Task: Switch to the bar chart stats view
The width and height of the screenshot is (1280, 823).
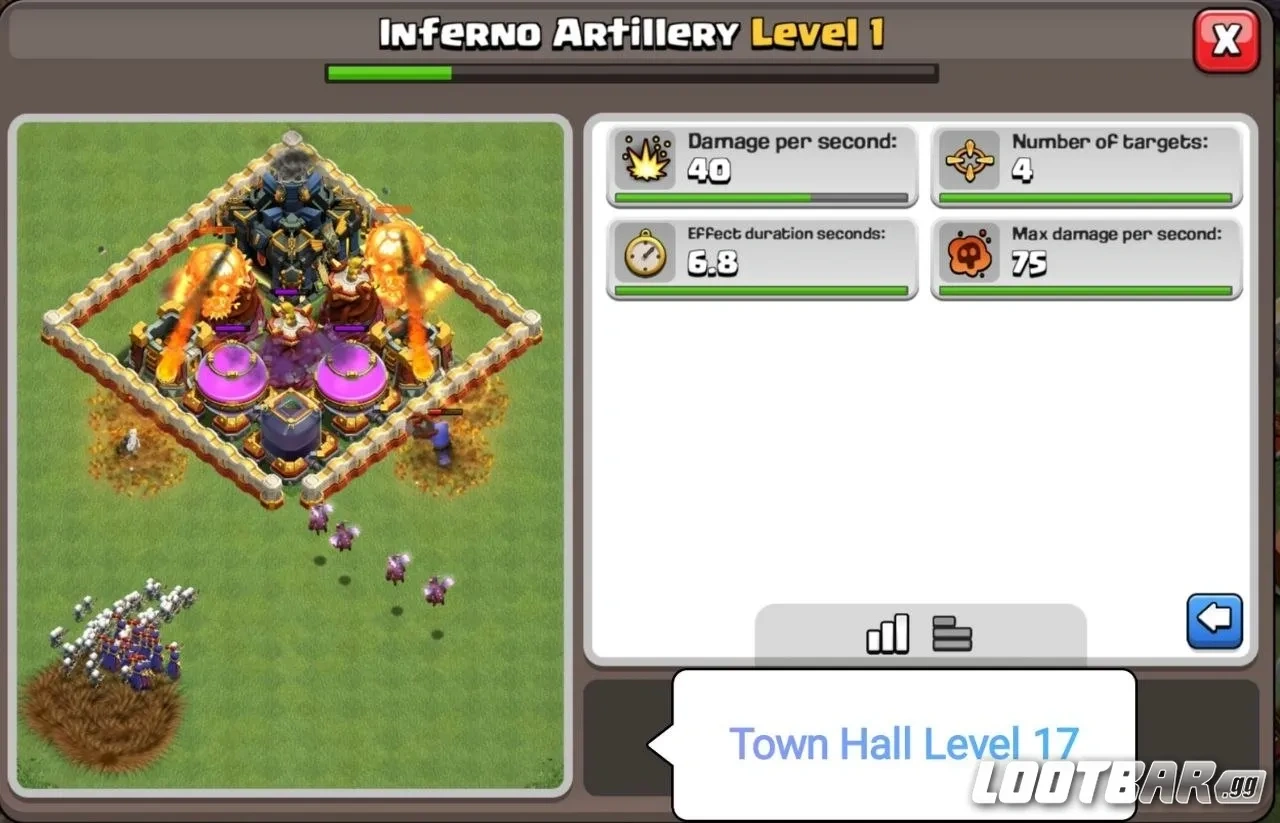Action: [886, 632]
